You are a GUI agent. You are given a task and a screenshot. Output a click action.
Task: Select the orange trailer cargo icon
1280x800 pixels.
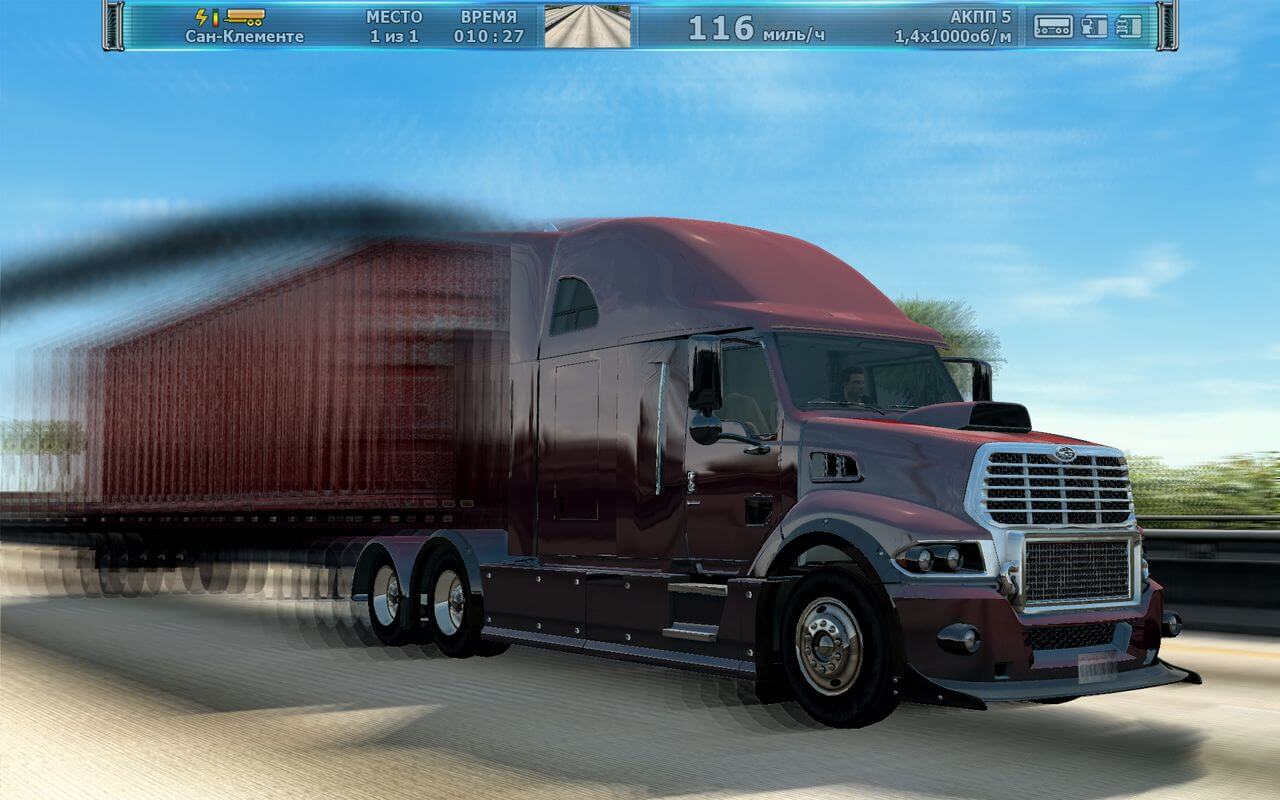click(245, 17)
